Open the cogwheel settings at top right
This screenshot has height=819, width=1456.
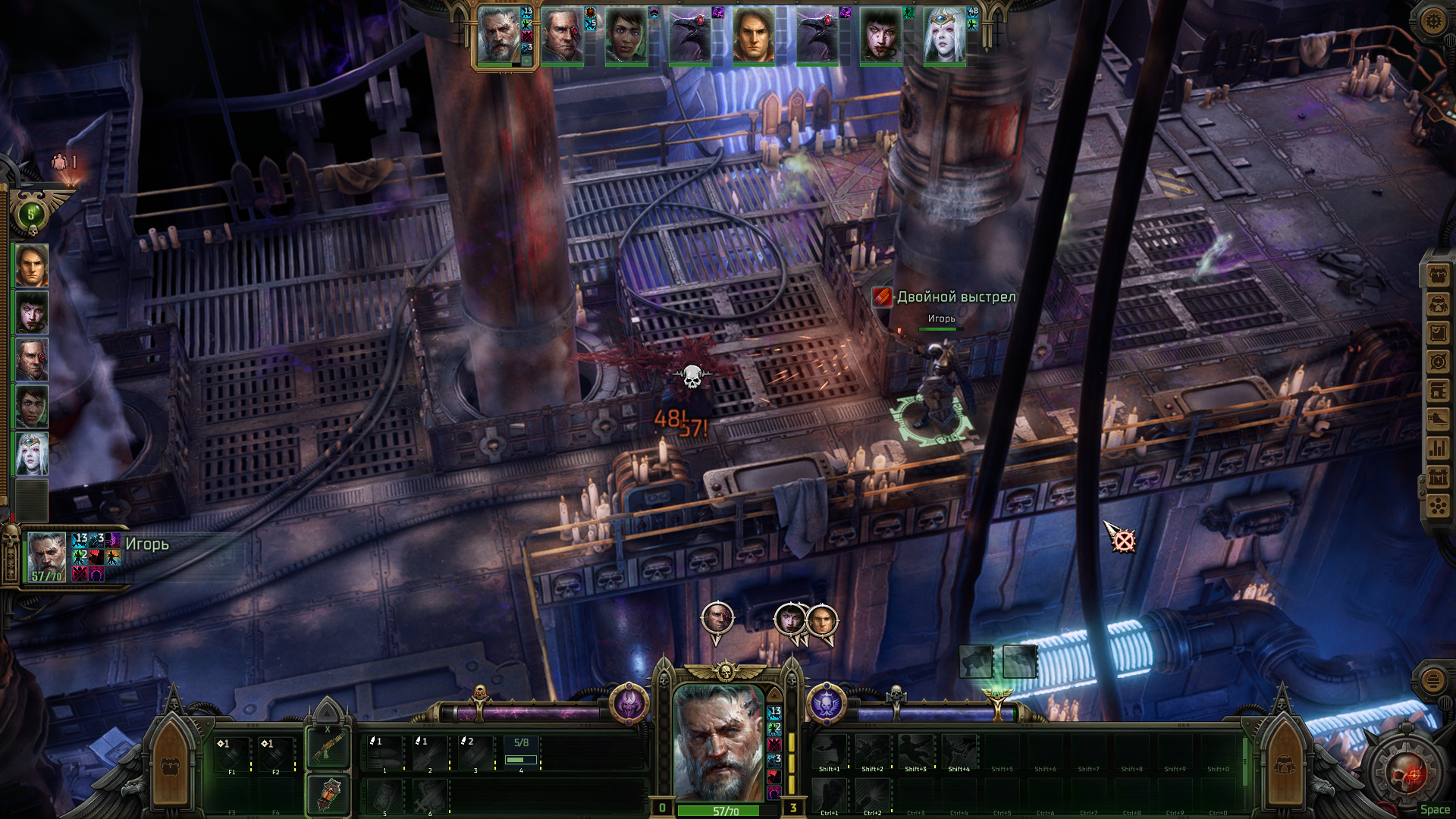[1432, 20]
